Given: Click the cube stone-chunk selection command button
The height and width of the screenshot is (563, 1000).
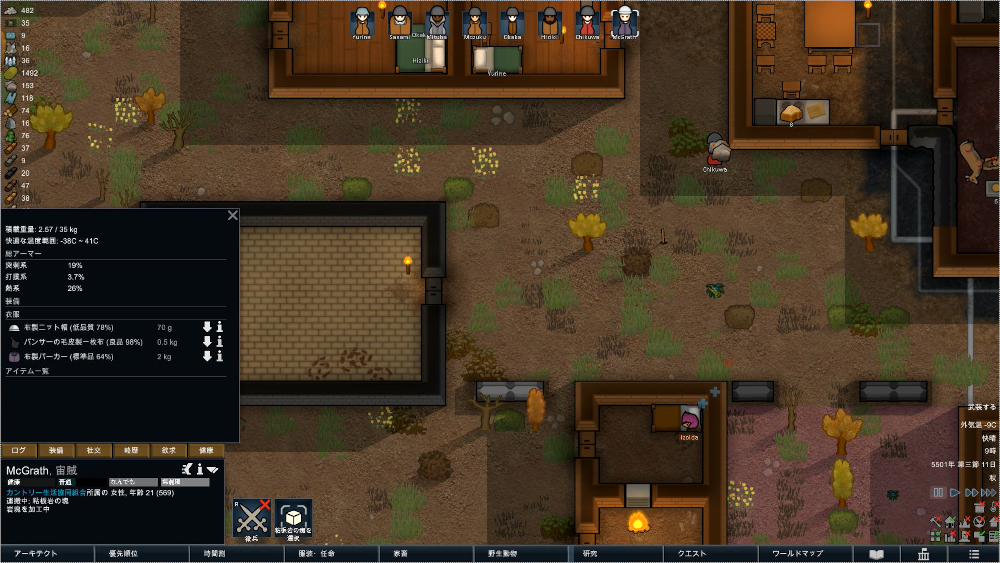Looking at the screenshot, I should (294, 517).
